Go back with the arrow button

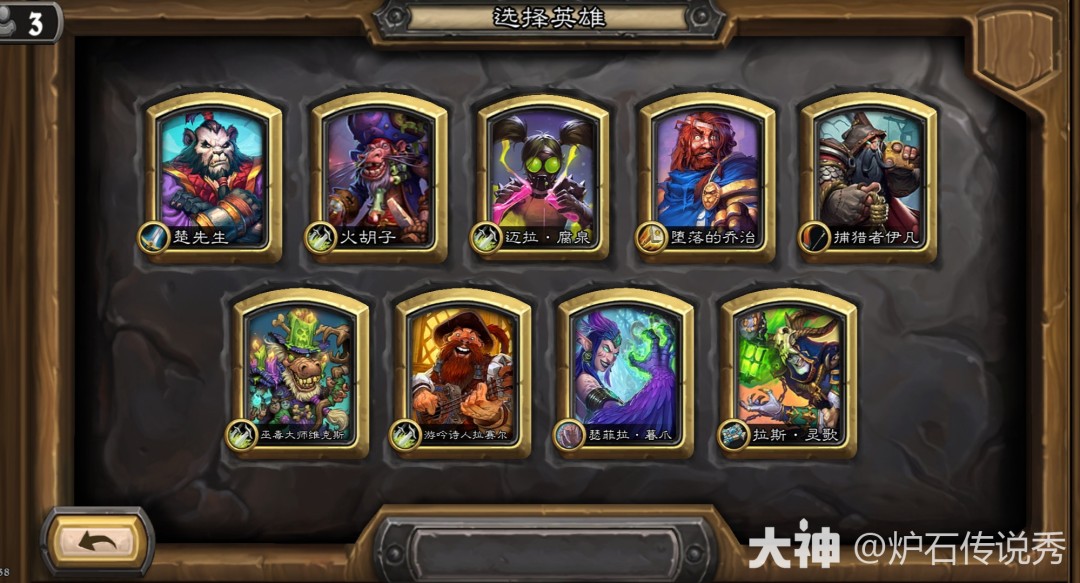click(x=97, y=542)
